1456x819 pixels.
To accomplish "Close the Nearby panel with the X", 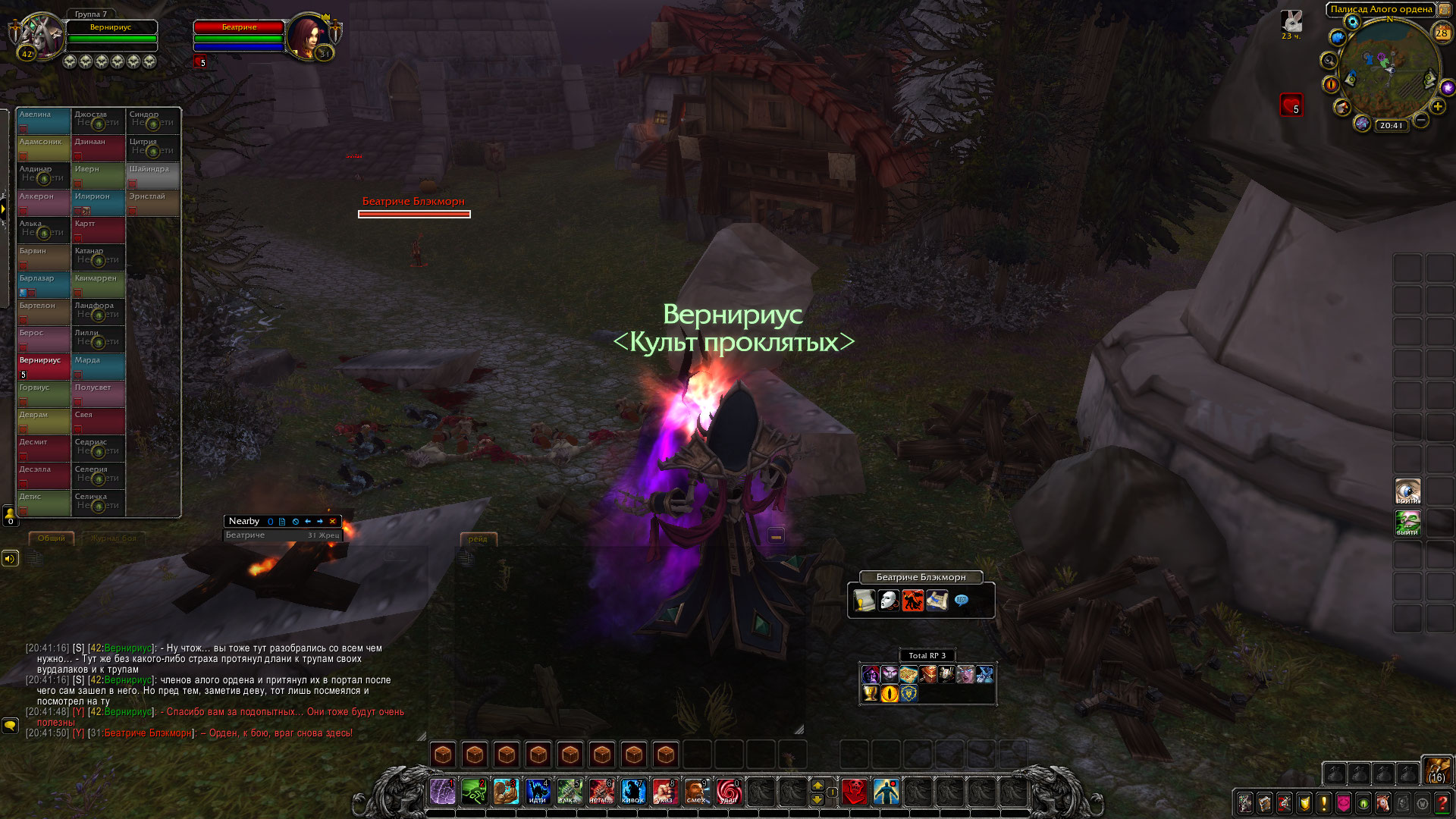I will tap(332, 522).
